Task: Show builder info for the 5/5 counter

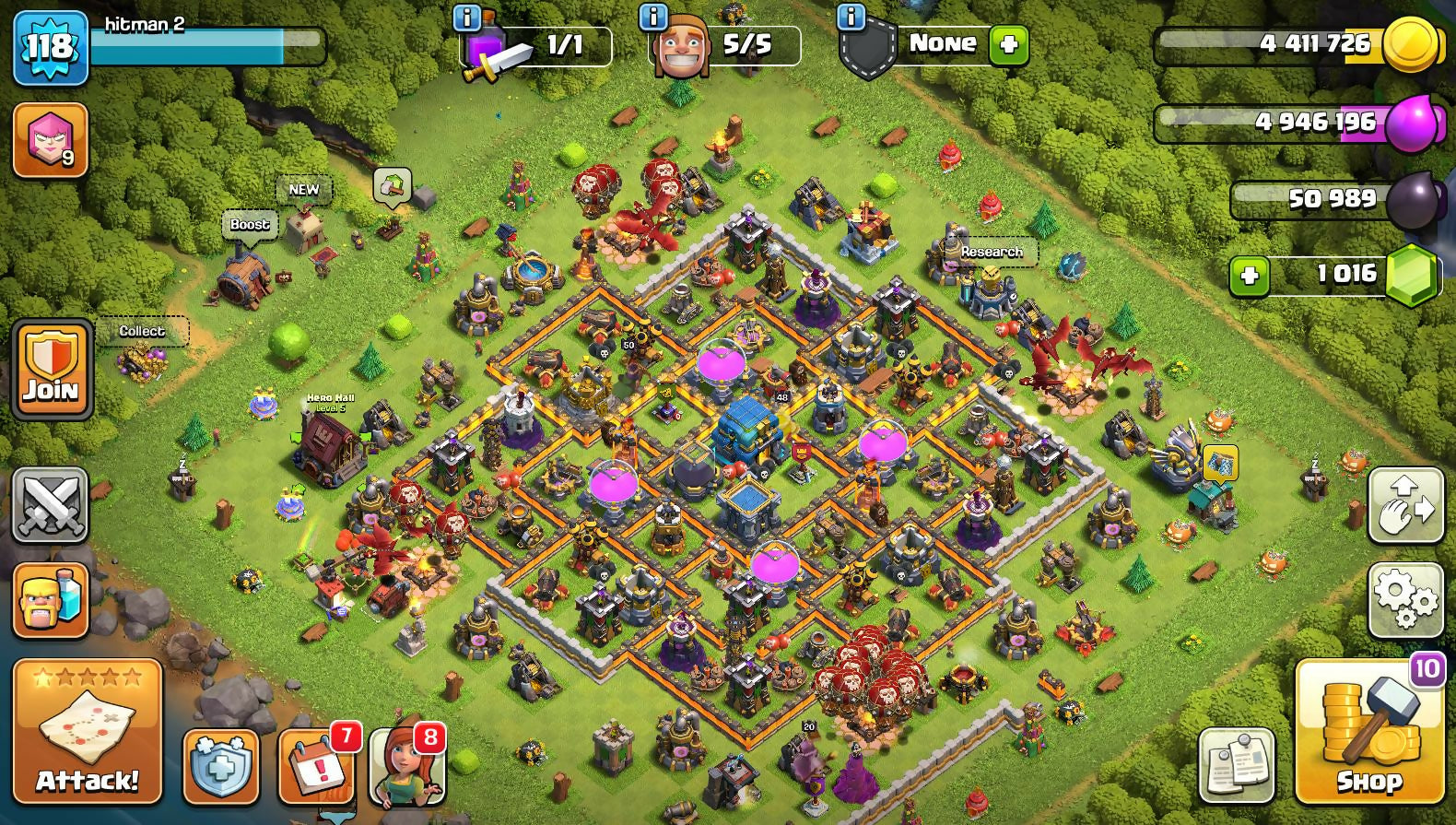Action: 652,17
